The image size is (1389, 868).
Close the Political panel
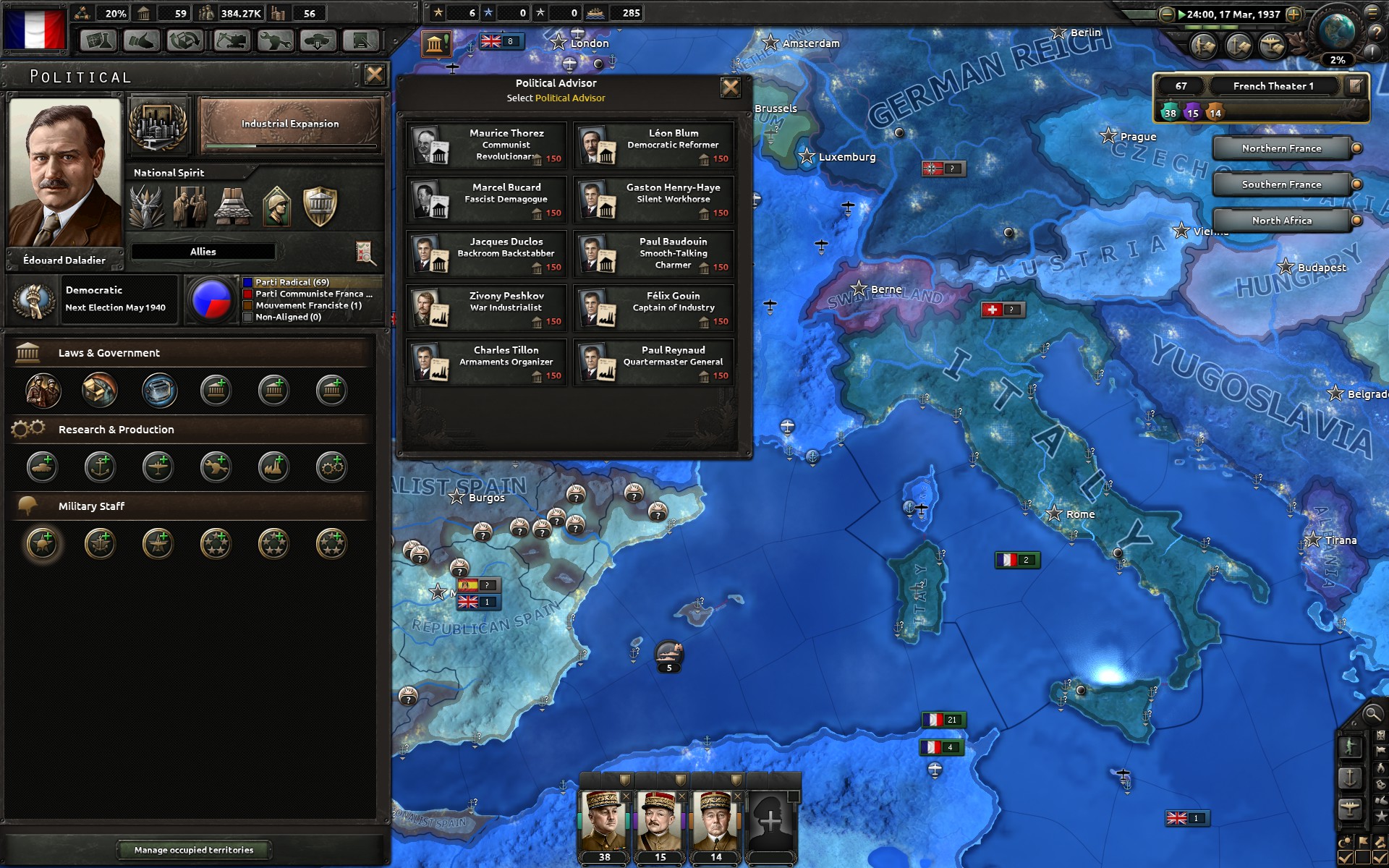click(374, 75)
